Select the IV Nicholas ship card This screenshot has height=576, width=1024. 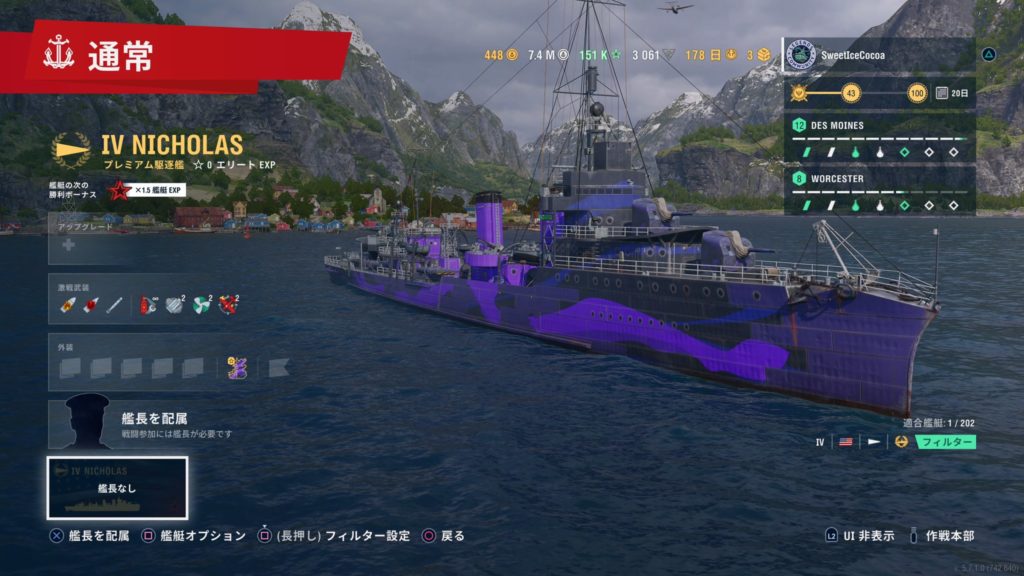(x=117, y=487)
